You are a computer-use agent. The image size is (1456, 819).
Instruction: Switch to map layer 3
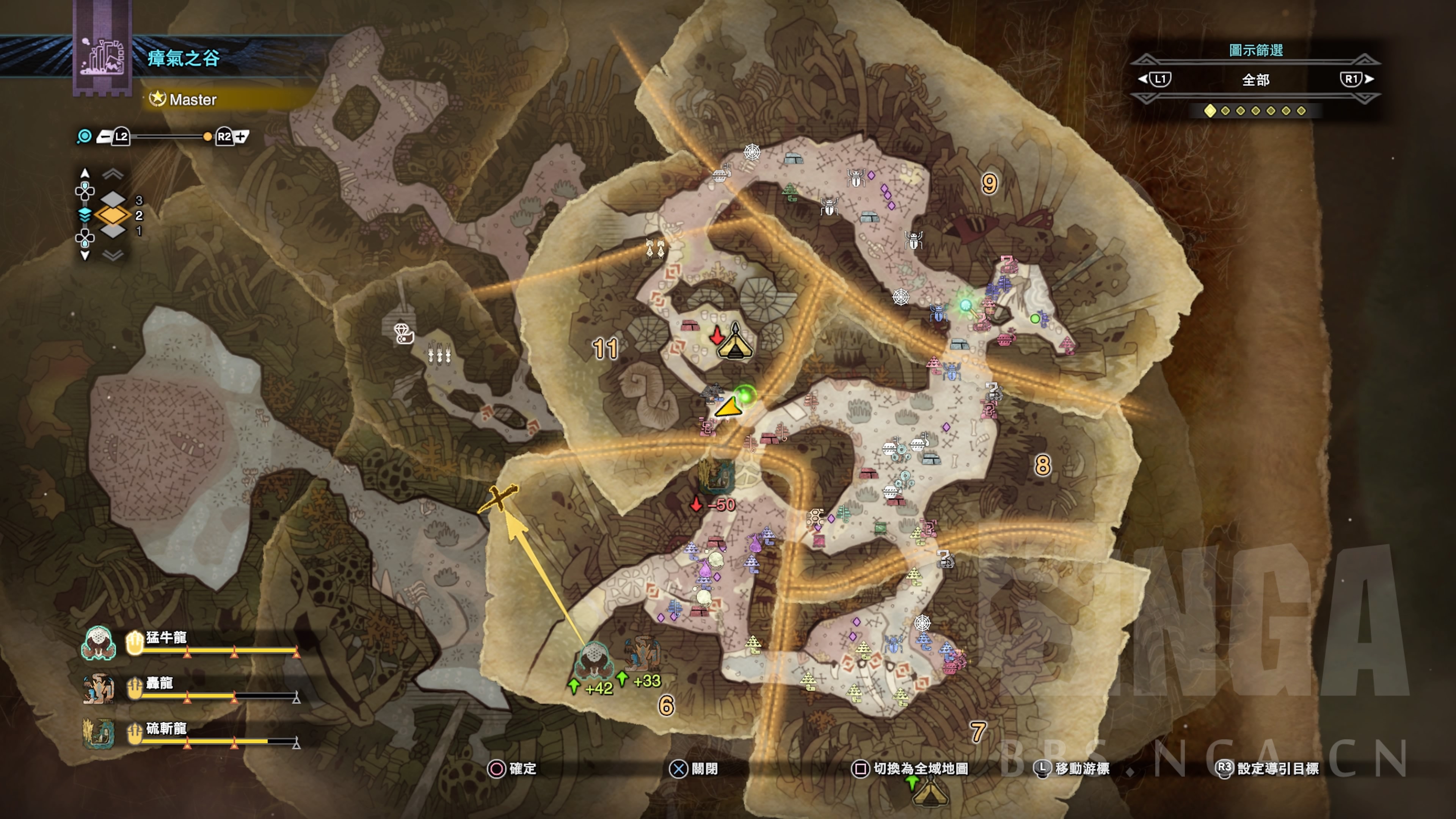[x=114, y=199]
